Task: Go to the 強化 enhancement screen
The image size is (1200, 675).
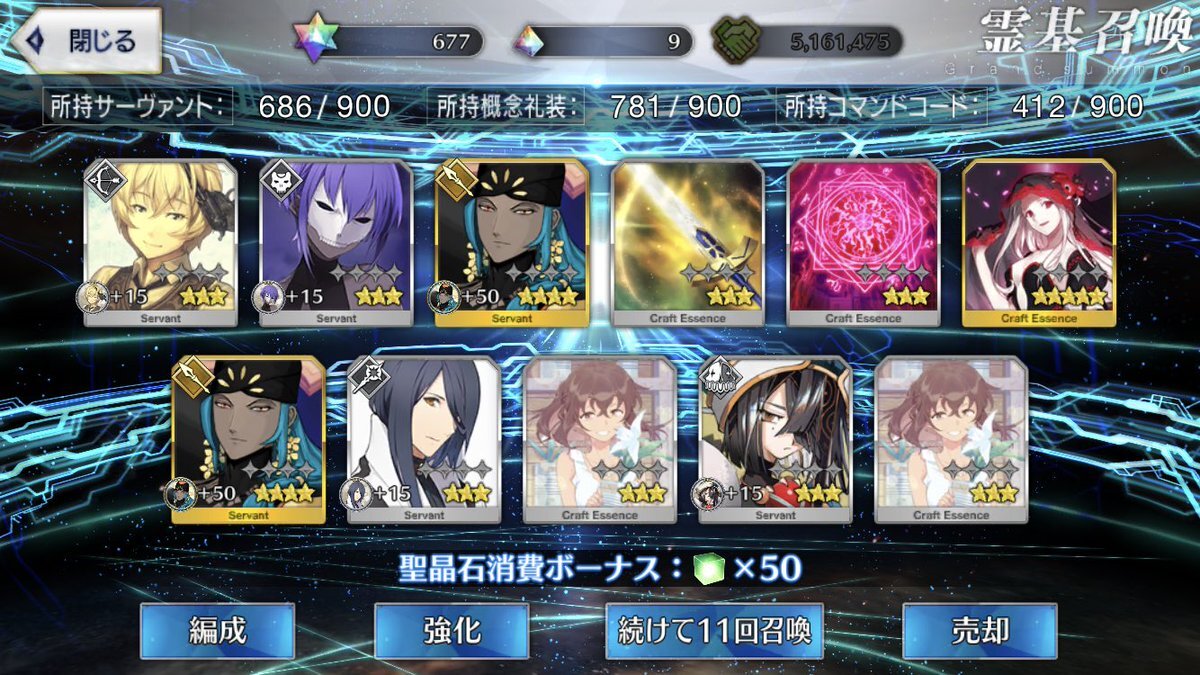Action: [x=451, y=631]
